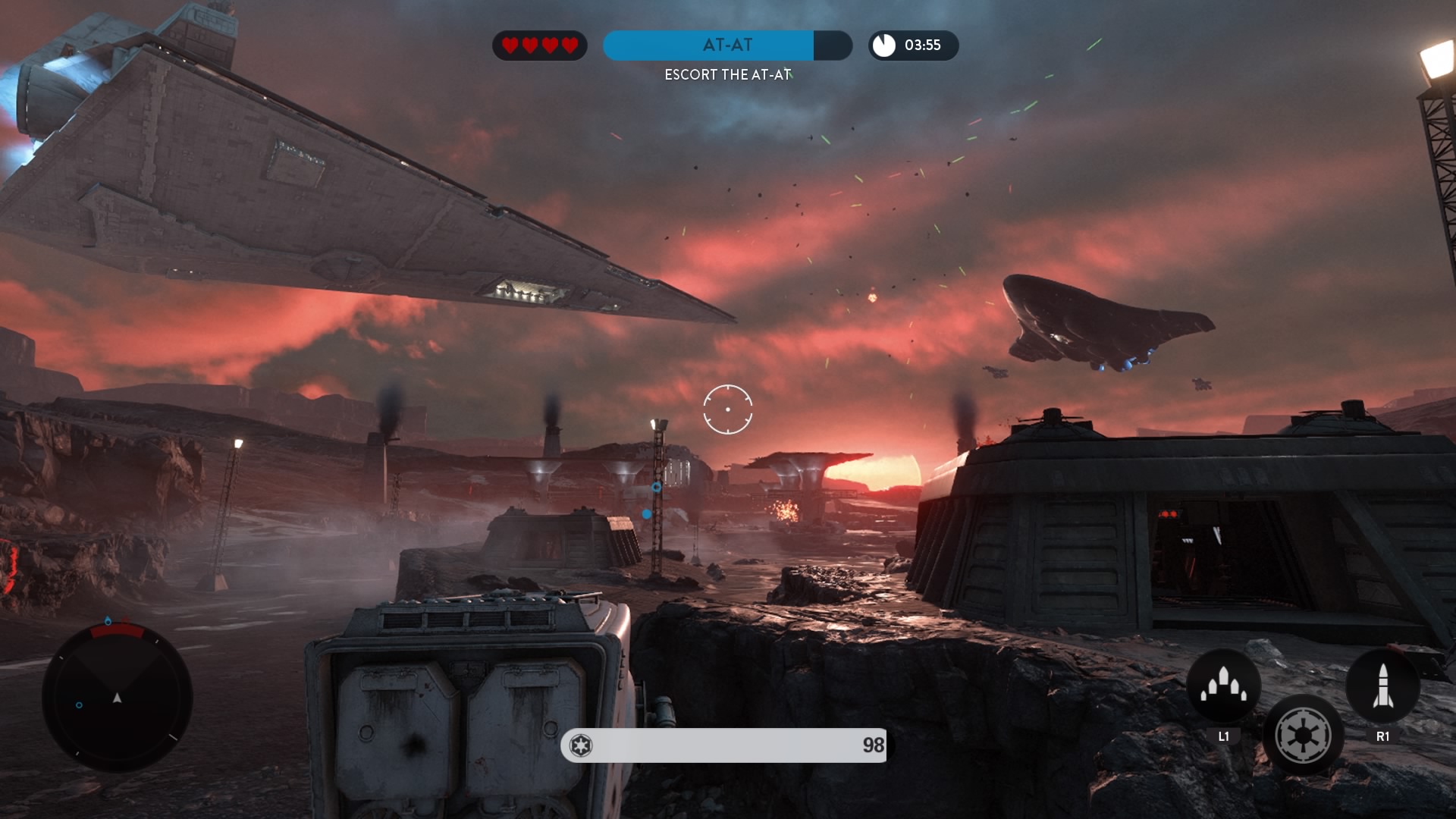This screenshot has height=819, width=1456.
Task: Click the ESCORT THE AT-AT objective text
Action: coord(726,74)
